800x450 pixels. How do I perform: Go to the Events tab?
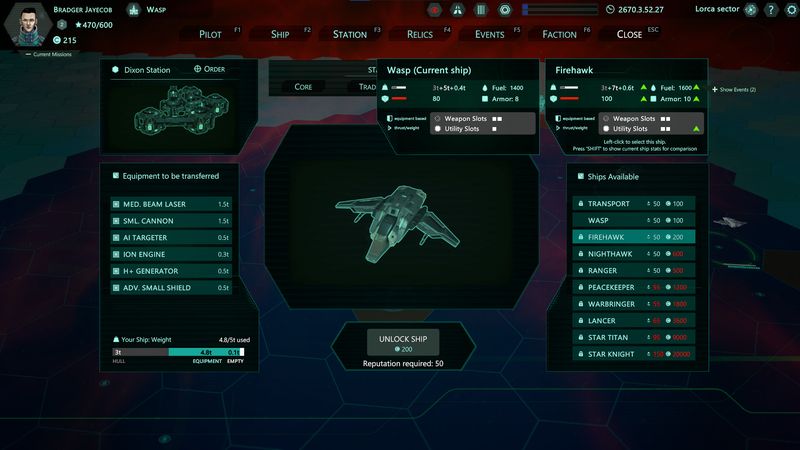tap(490, 34)
